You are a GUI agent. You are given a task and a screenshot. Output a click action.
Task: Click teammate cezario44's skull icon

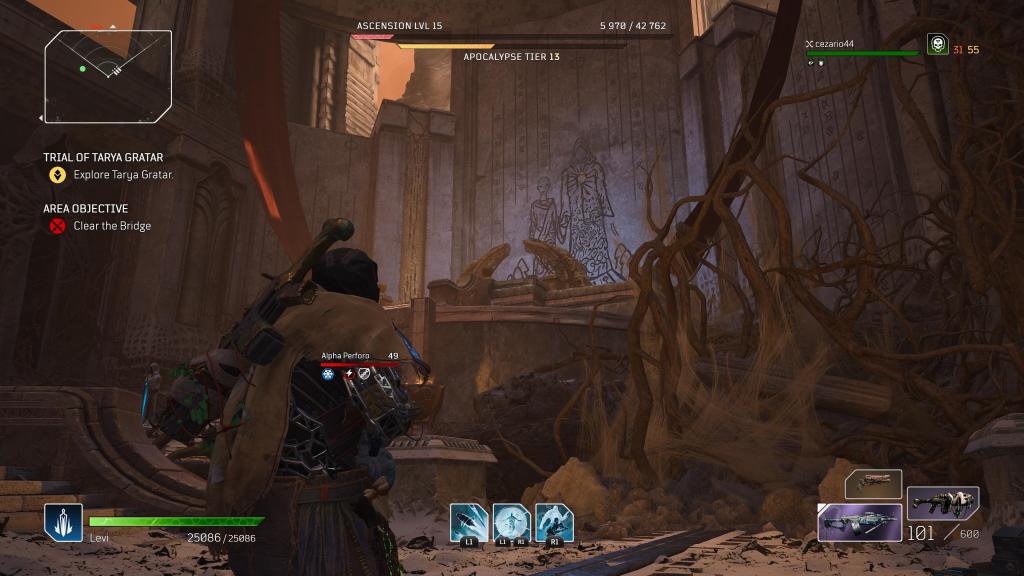click(937, 45)
